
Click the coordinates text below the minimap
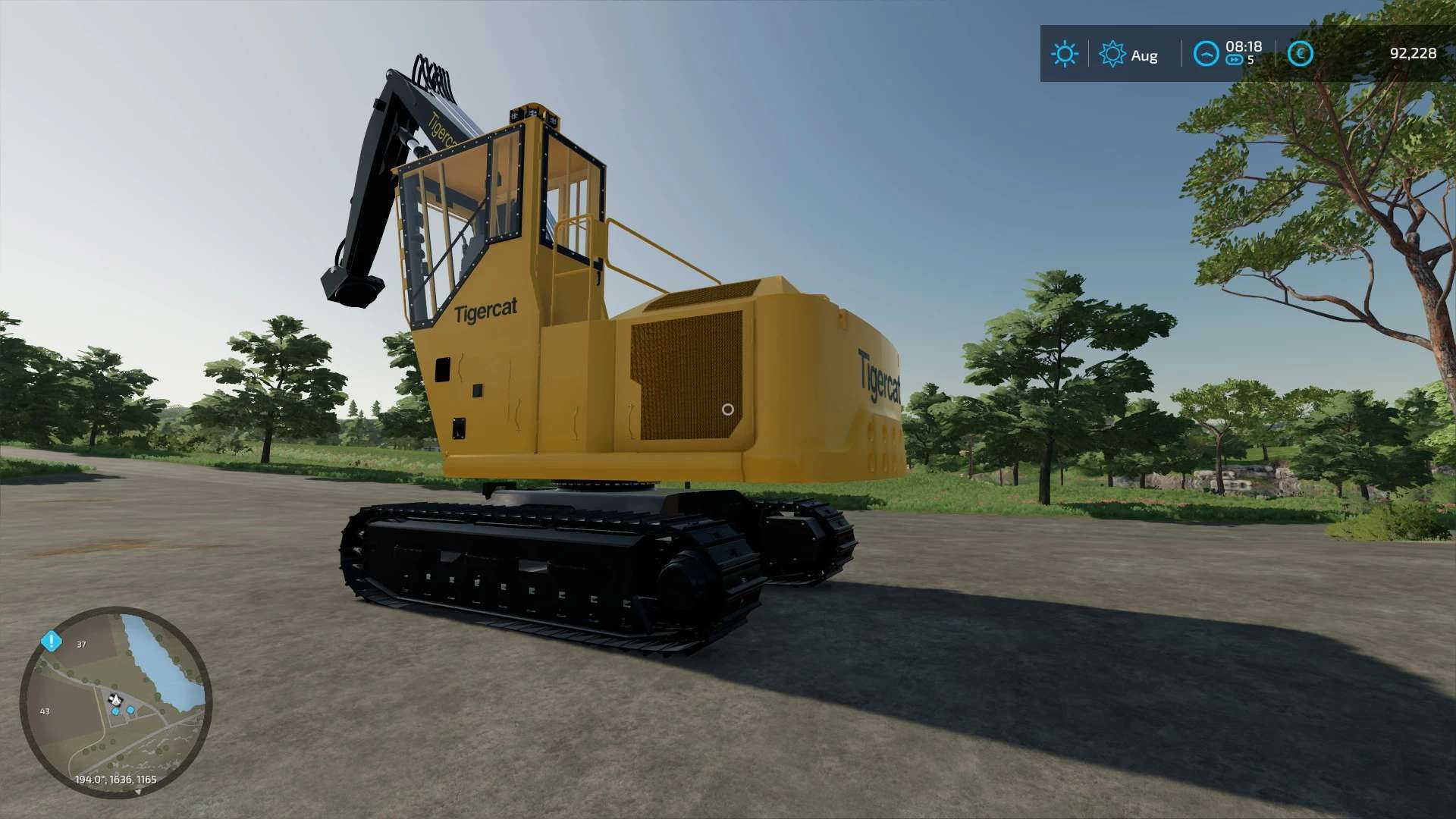coord(115,778)
